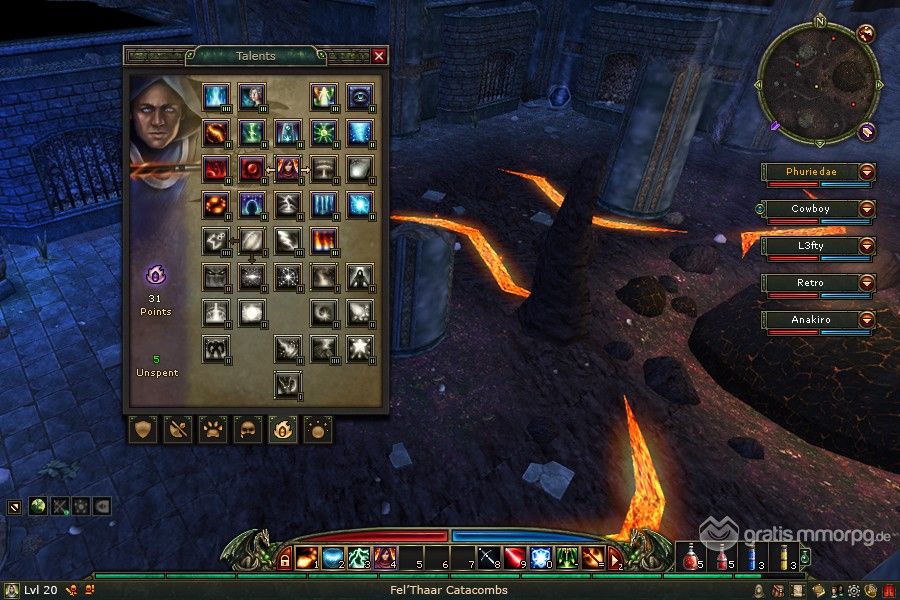This screenshot has width=900, height=600.
Task: Select the blue eye talent icon
Action: 360,96
